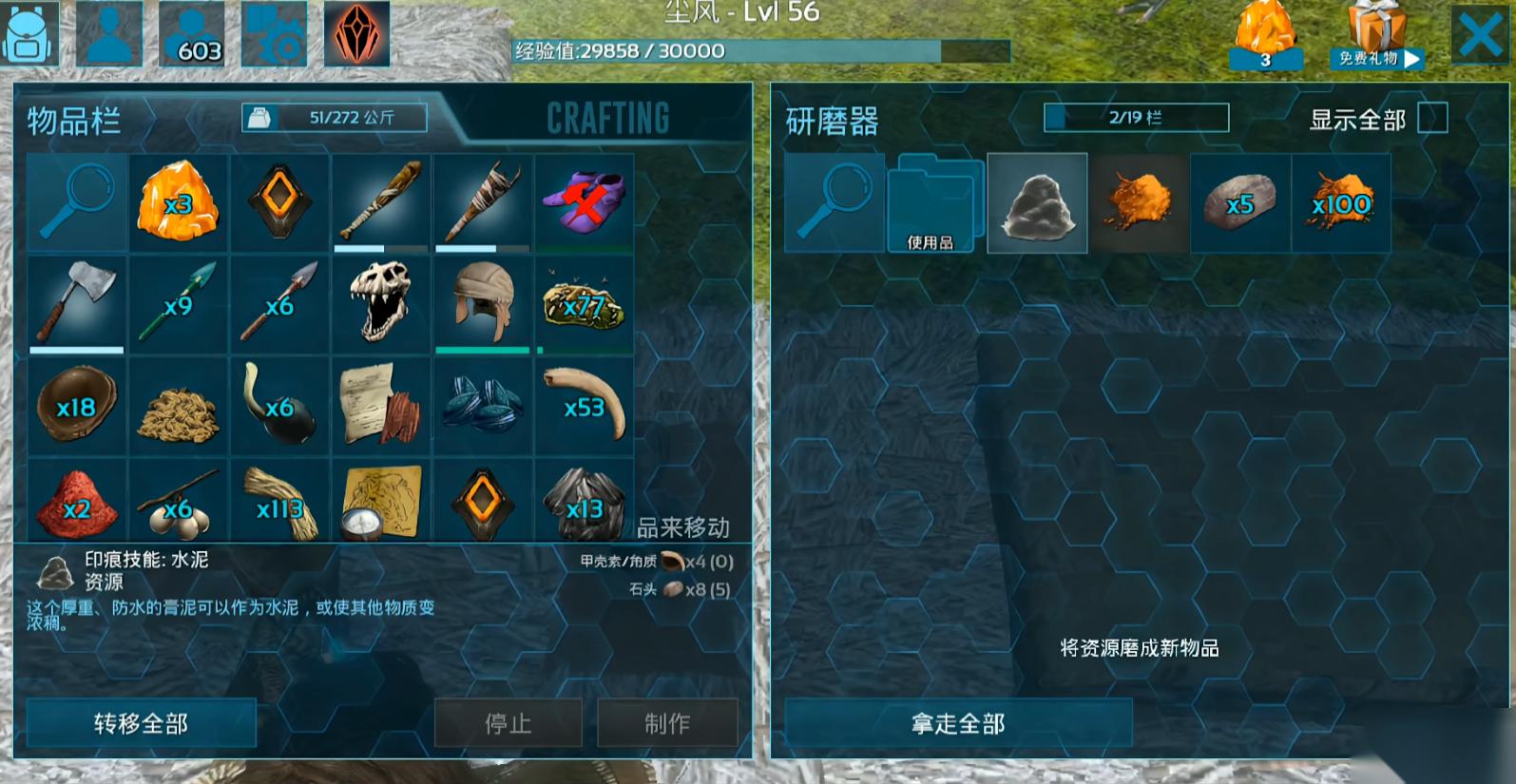Image resolution: width=1516 pixels, height=784 pixels.
Task: Click the inventory search magnifier
Action: coord(76,202)
